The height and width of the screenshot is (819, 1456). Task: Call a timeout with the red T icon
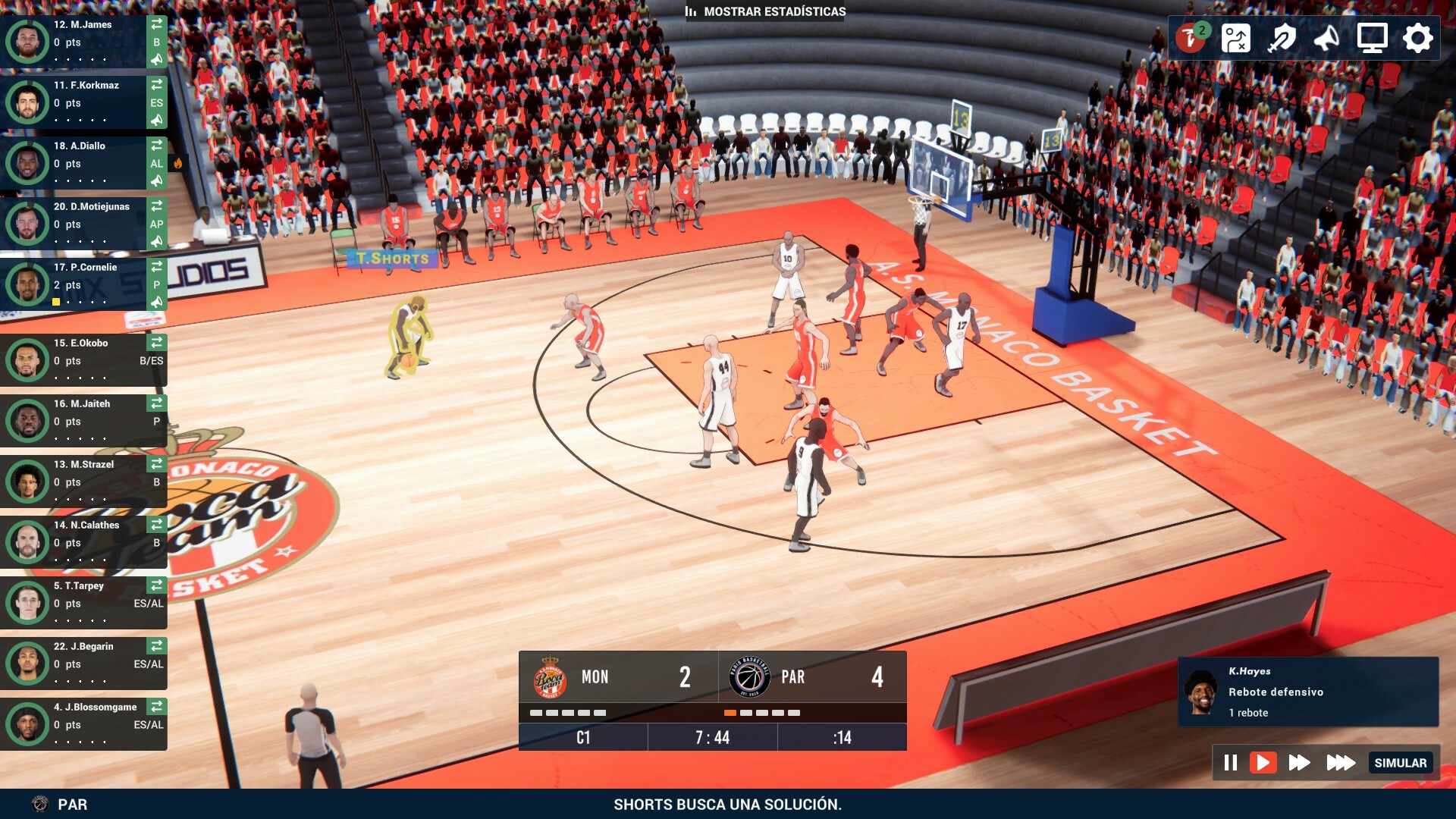tap(1191, 38)
